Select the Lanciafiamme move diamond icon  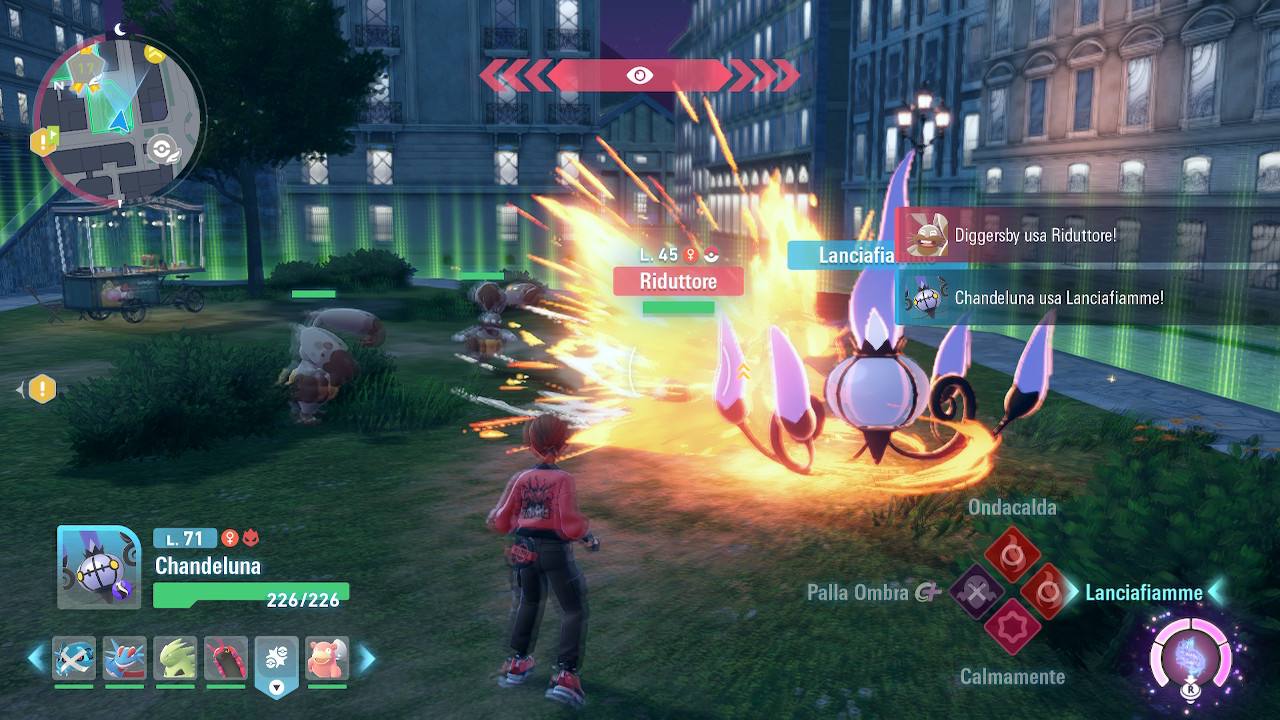click(1045, 592)
